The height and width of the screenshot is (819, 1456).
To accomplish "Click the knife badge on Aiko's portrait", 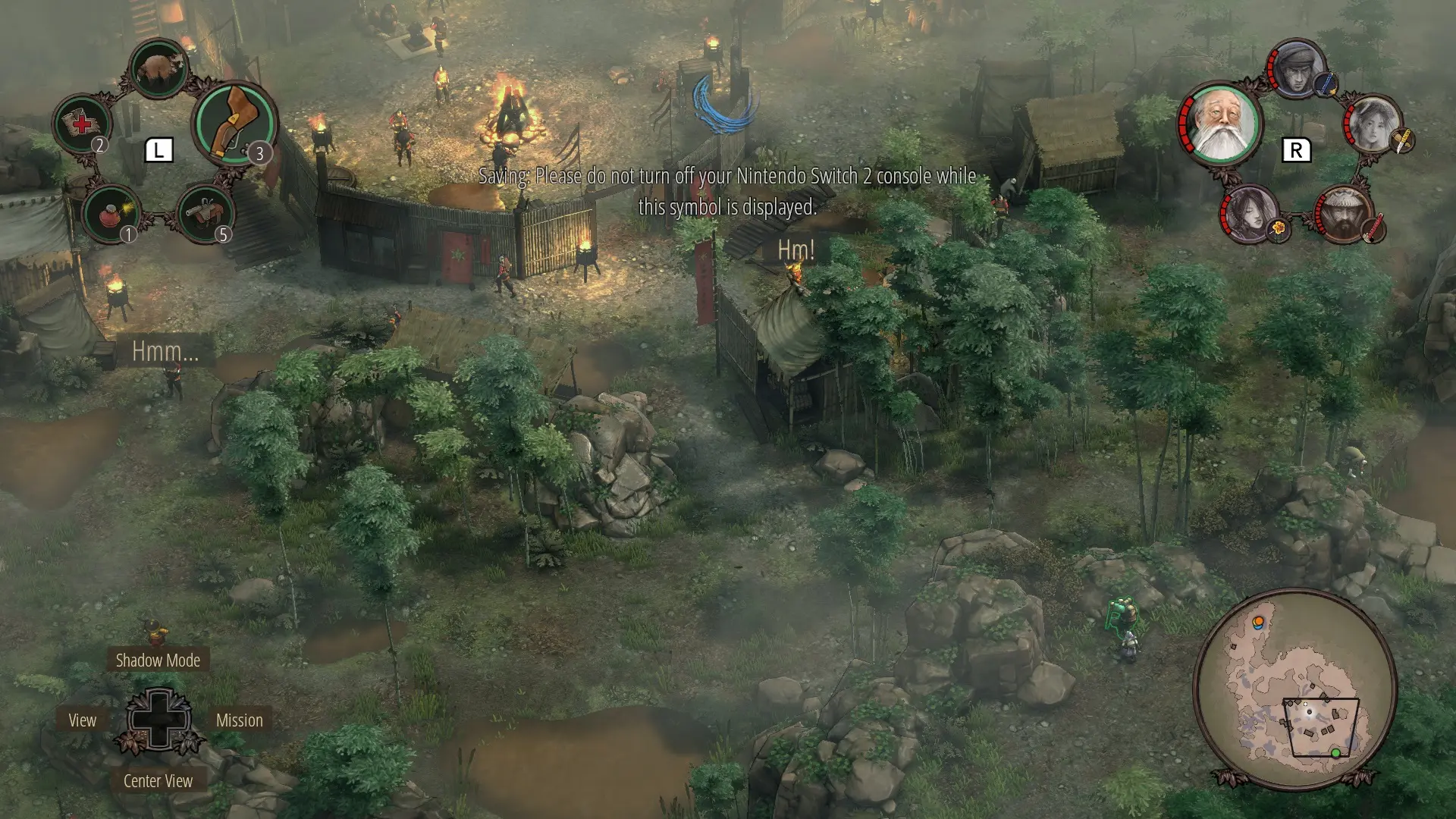I will point(1401,141).
